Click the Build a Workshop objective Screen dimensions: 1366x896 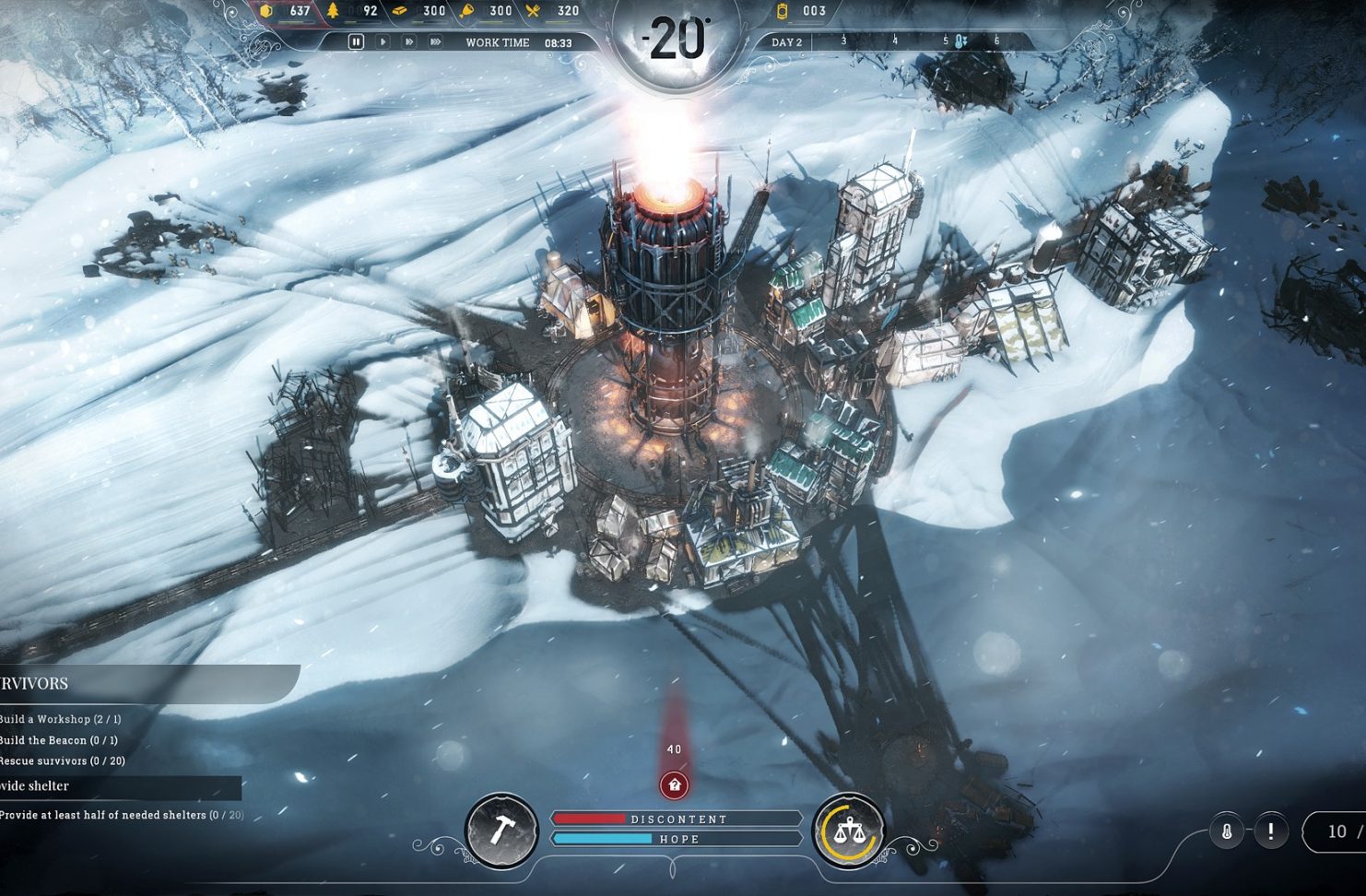tap(61, 719)
